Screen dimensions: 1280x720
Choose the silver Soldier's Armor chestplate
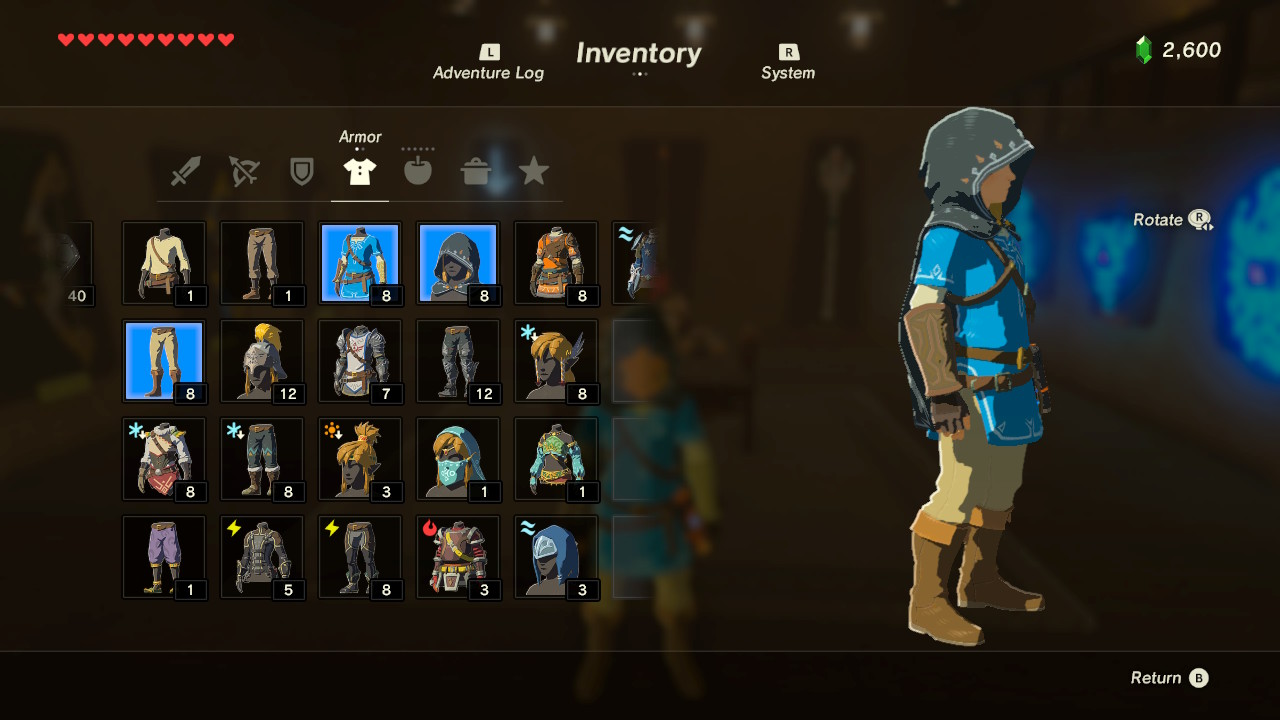click(x=360, y=361)
